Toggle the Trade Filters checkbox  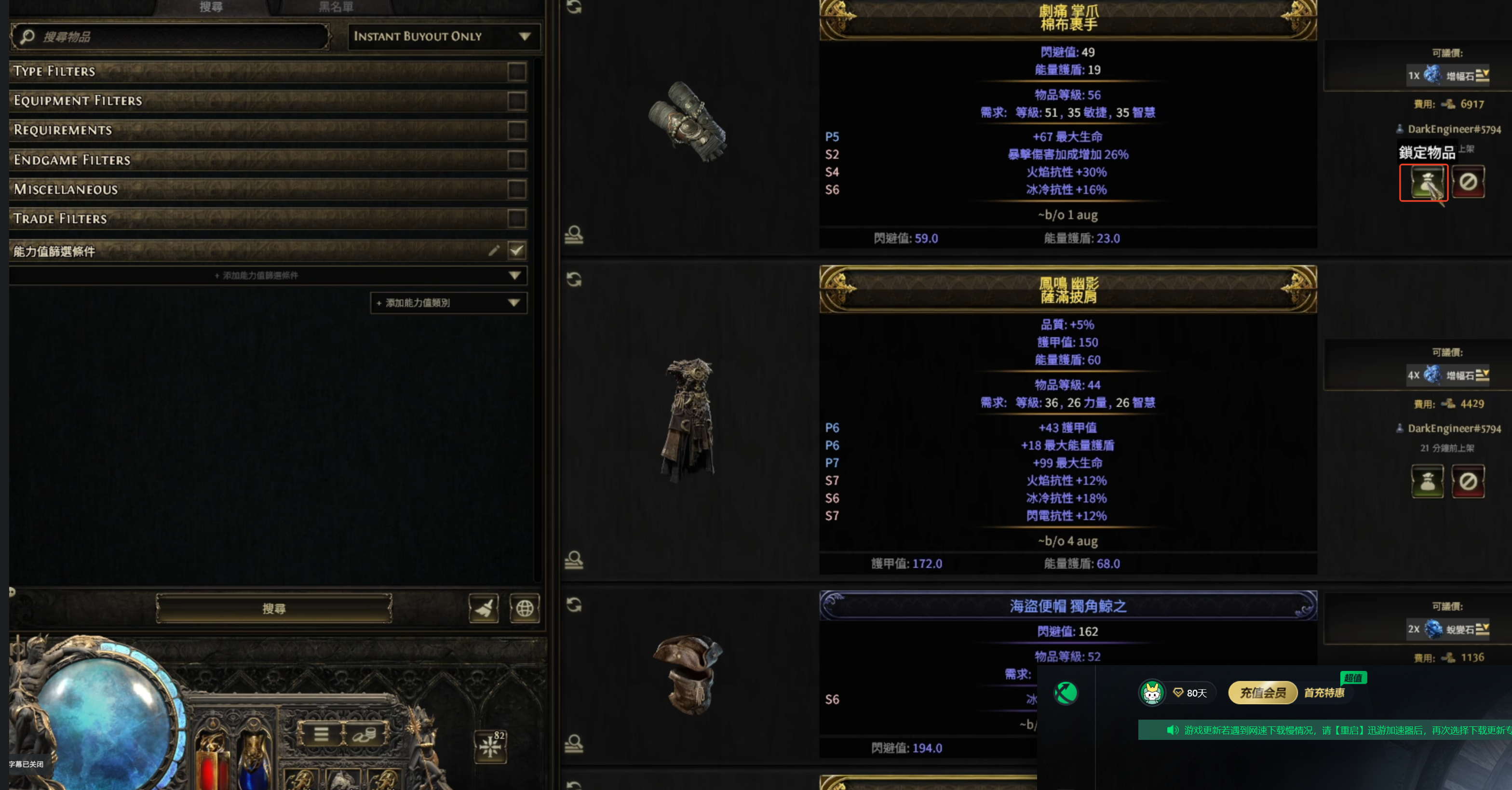click(516, 218)
